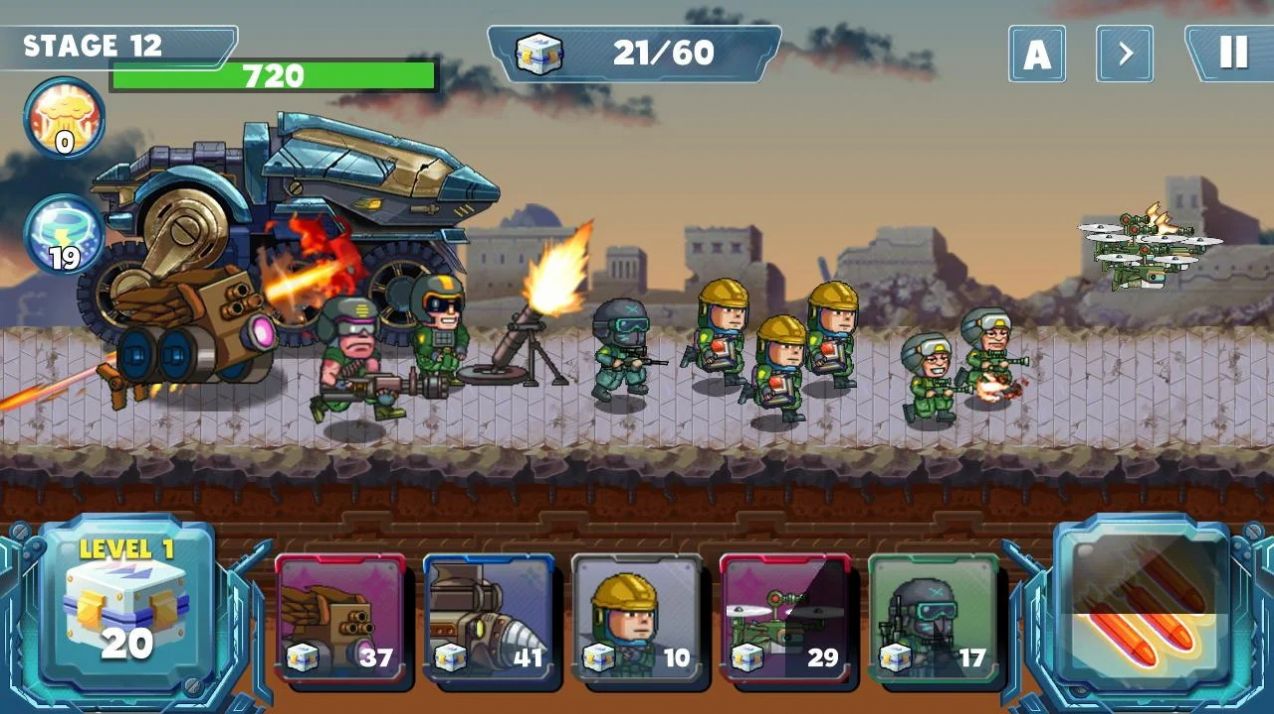
Task: Deploy the drone unit costing 29
Action: [x=785, y=617]
